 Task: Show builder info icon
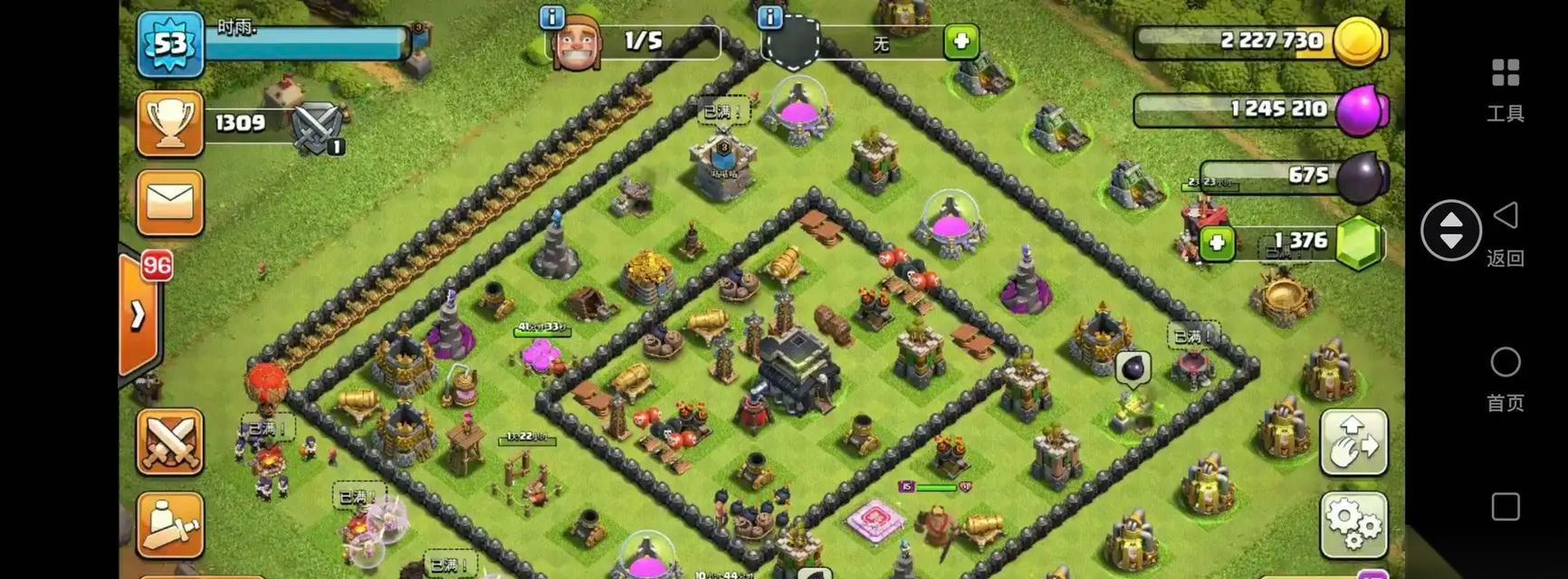point(551,16)
